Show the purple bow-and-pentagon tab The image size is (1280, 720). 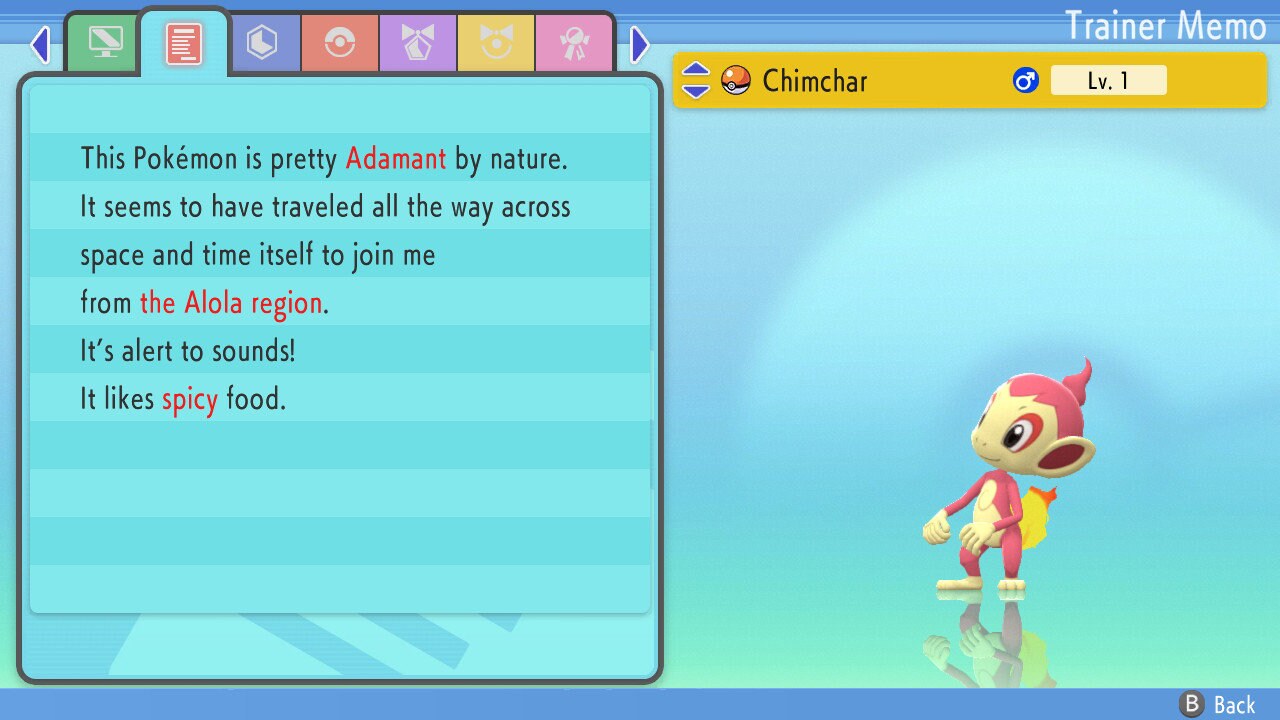(418, 43)
